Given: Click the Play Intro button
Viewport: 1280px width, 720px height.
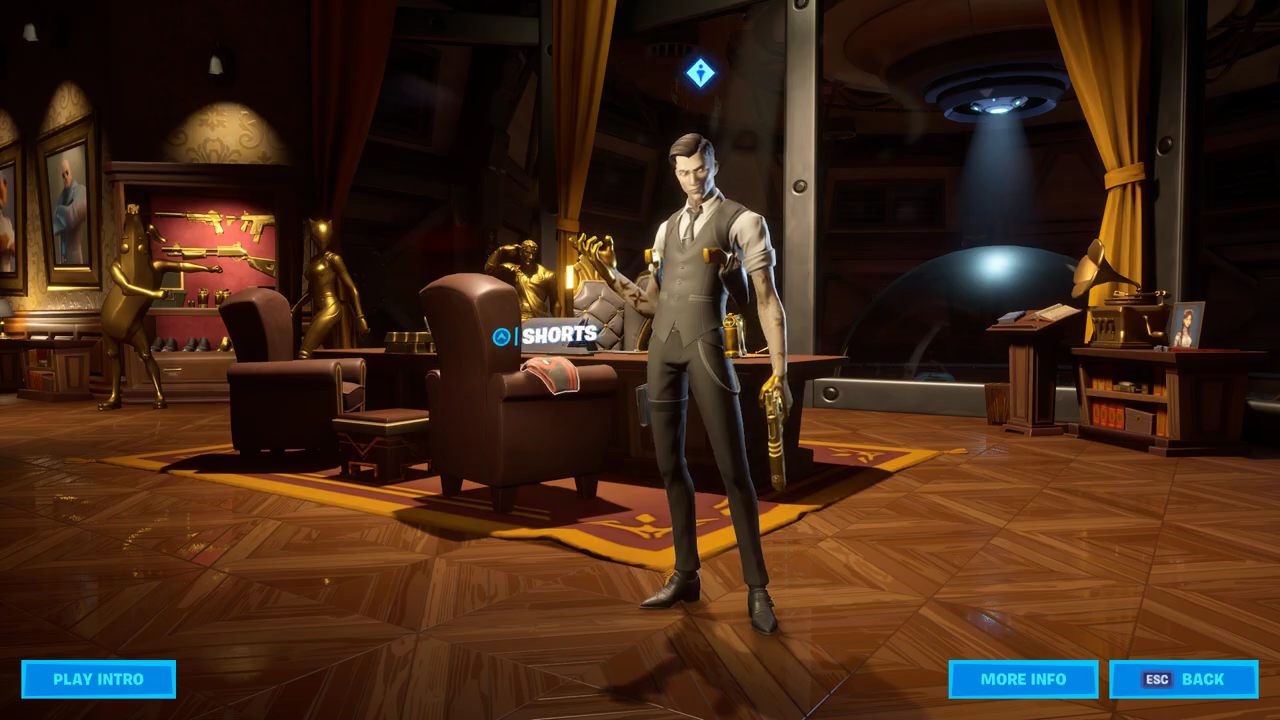Looking at the screenshot, I should point(98,679).
